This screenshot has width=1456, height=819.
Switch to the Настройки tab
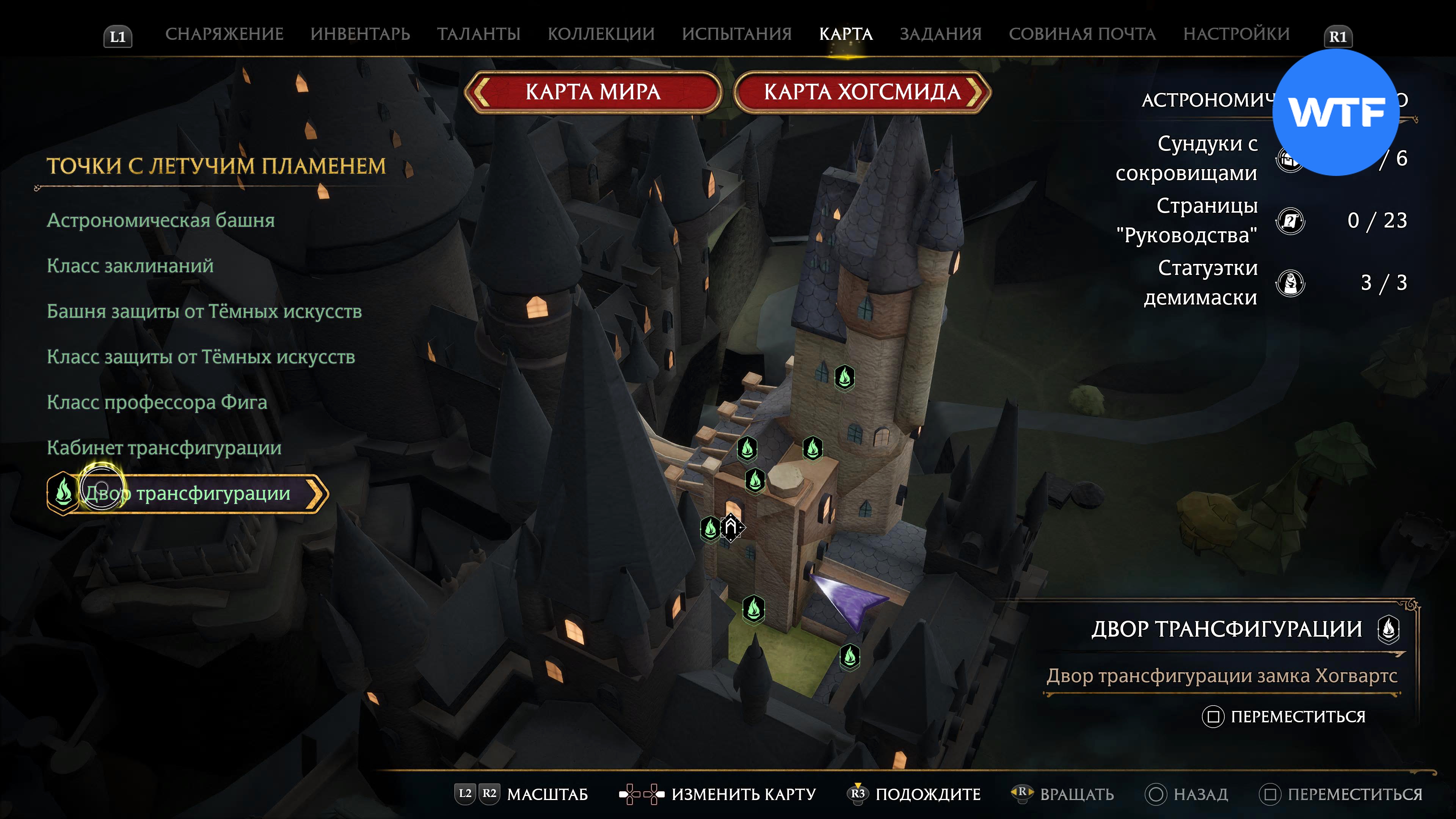coord(1236,34)
